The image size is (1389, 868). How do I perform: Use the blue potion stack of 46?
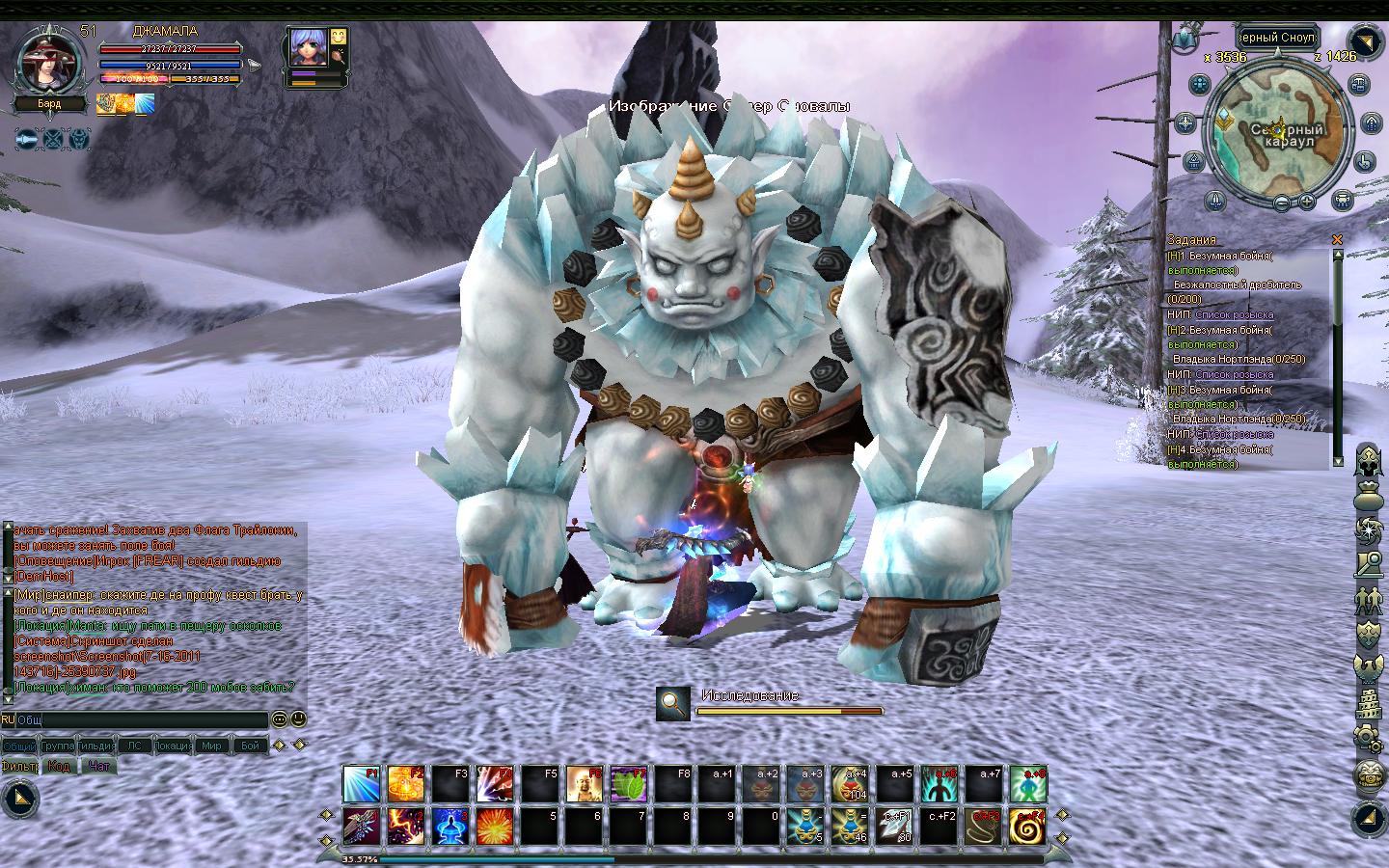[850, 827]
